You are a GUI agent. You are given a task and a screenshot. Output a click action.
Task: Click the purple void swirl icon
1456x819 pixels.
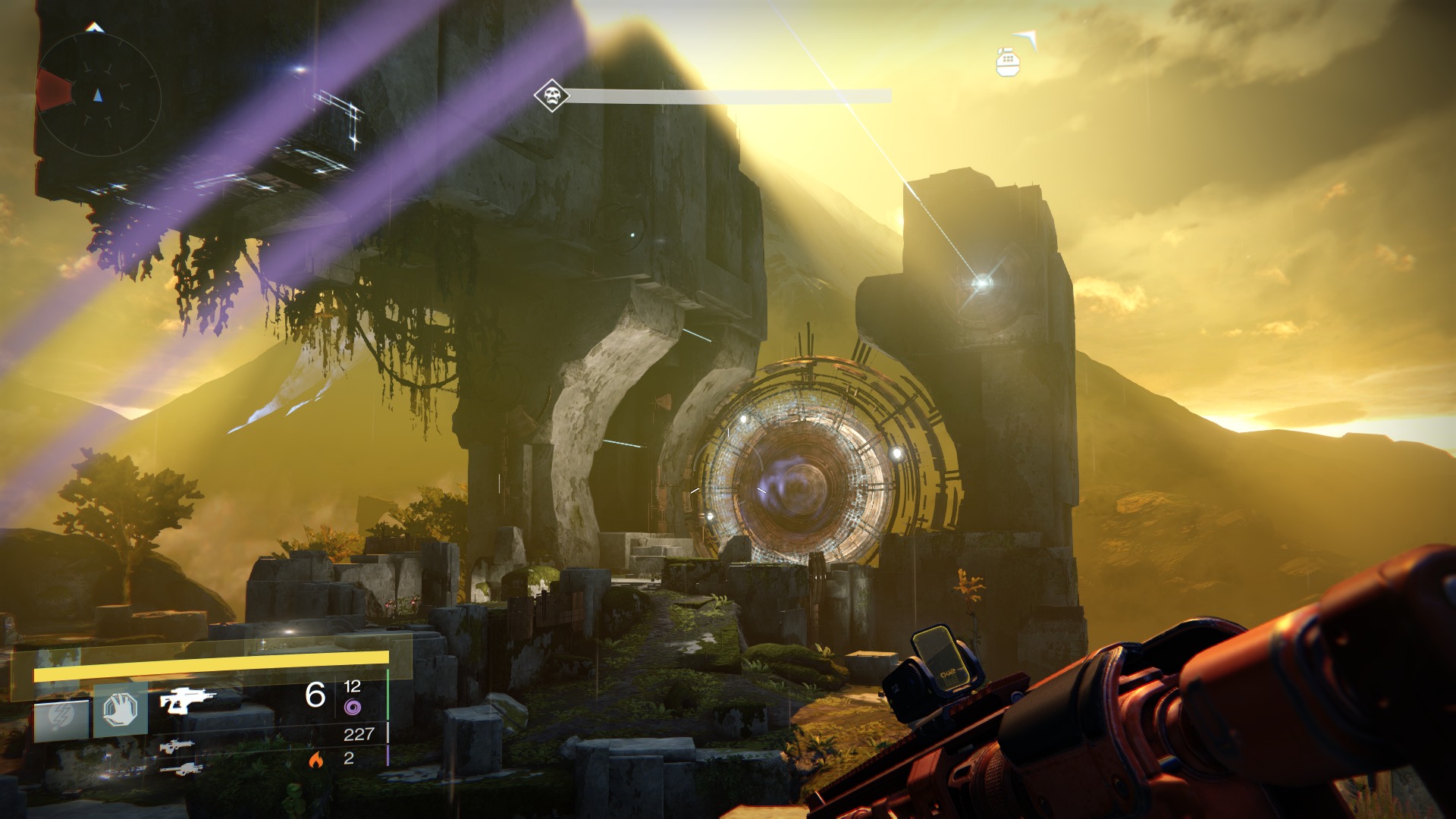click(352, 708)
